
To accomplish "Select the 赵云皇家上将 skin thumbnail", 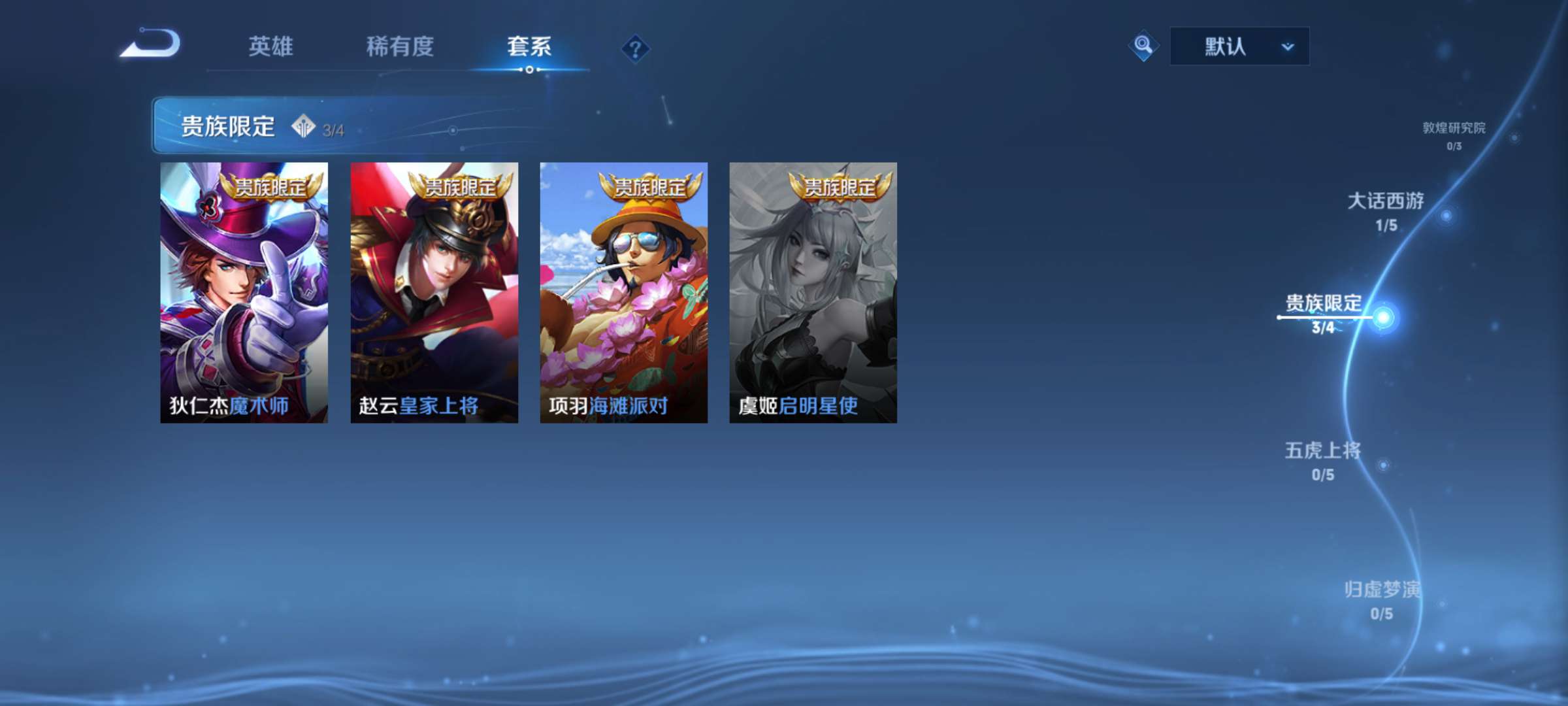I will click(433, 294).
